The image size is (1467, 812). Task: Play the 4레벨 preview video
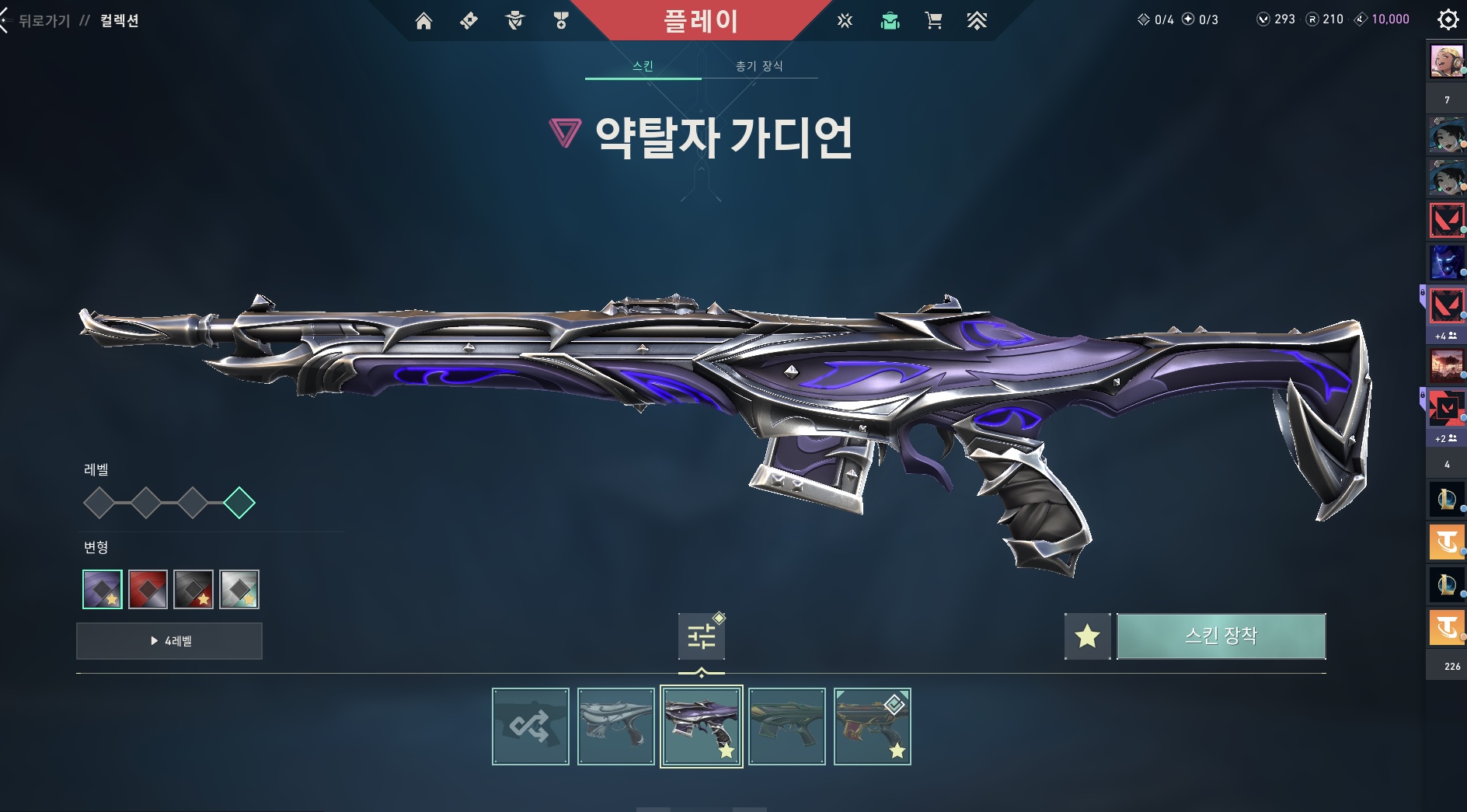[x=169, y=641]
